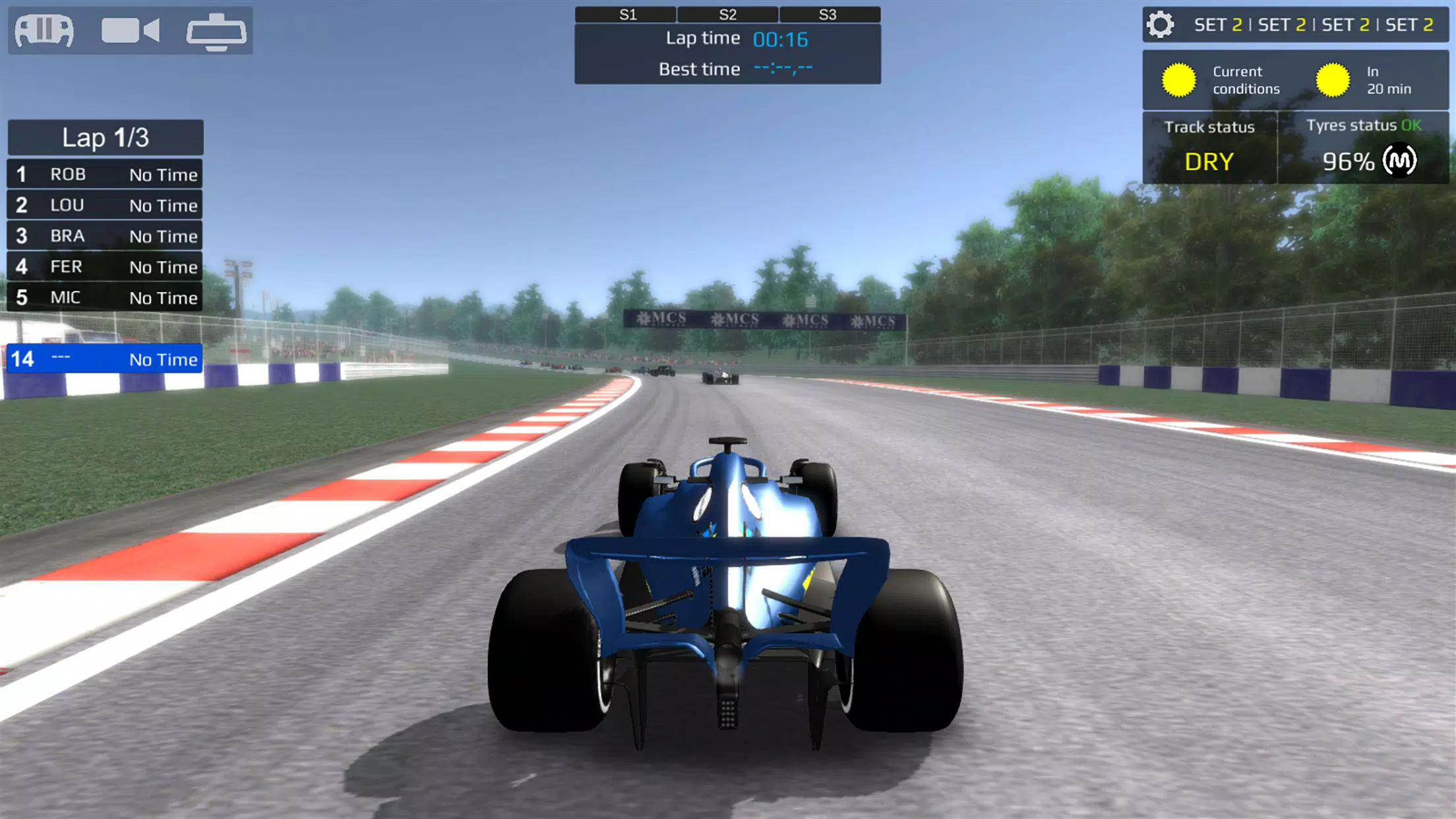Select the S3 sector tab

[830, 13]
